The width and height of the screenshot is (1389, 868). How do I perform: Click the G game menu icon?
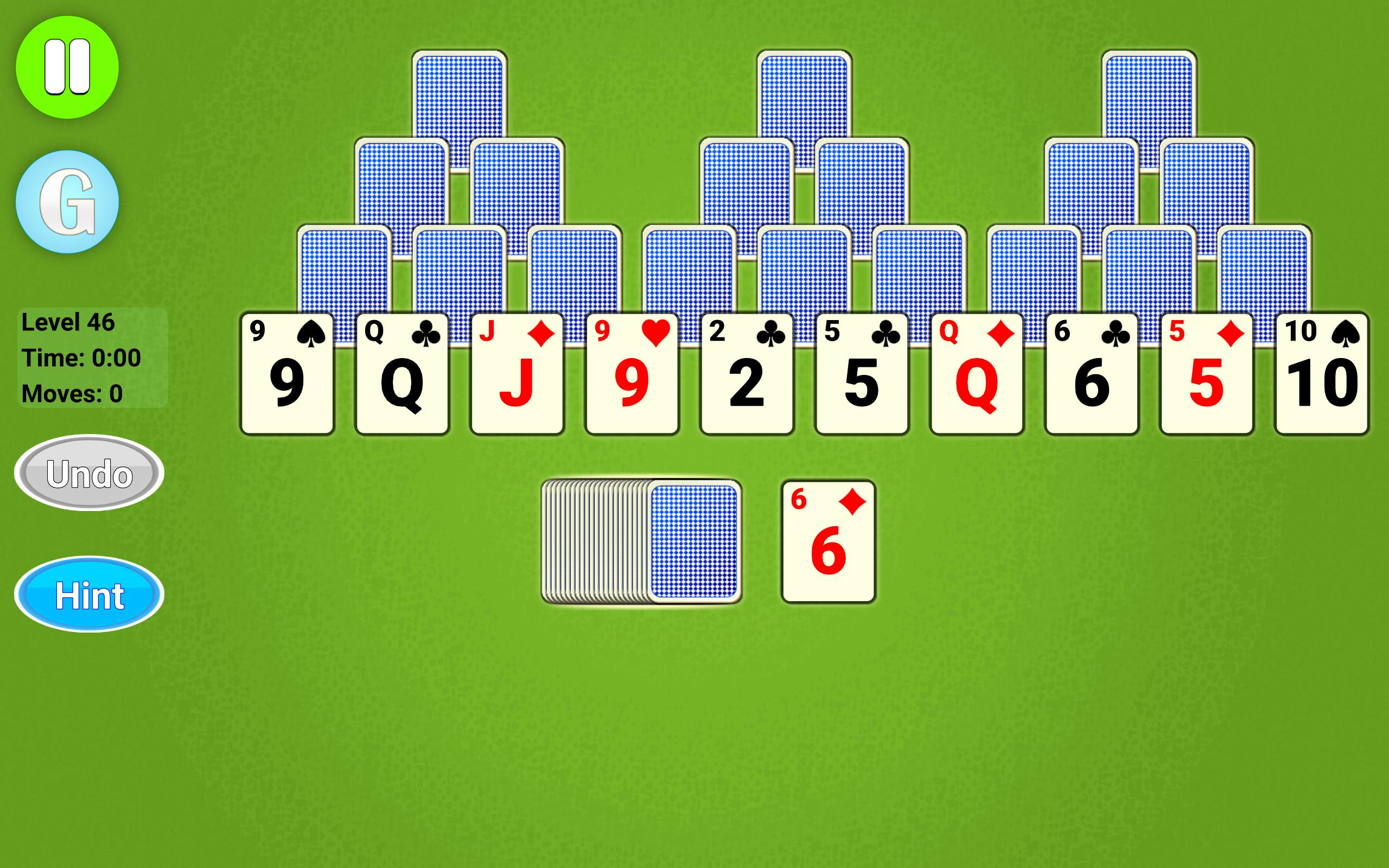click(69, 204)
